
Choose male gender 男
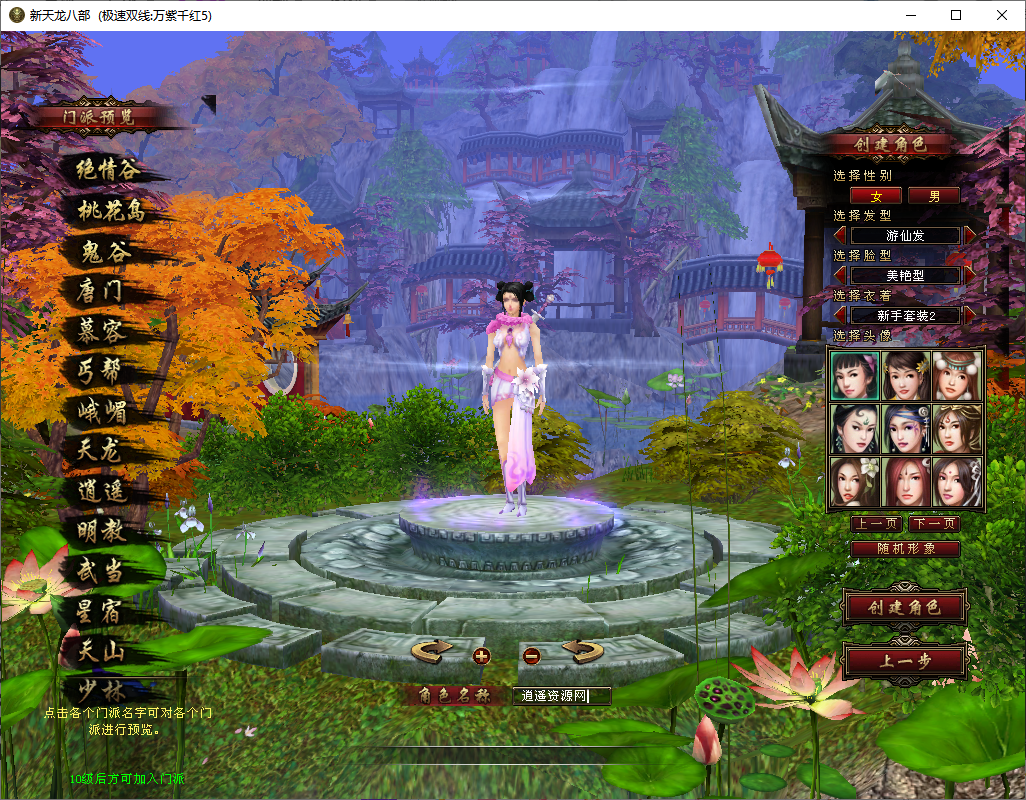pos(934,196)
